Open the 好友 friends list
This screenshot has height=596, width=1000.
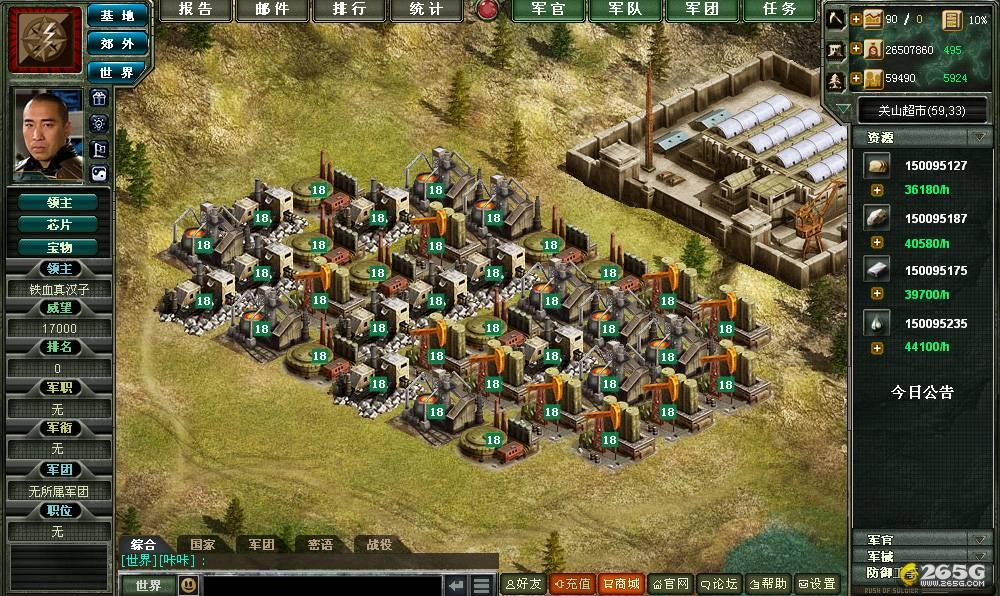pos(523,584)
